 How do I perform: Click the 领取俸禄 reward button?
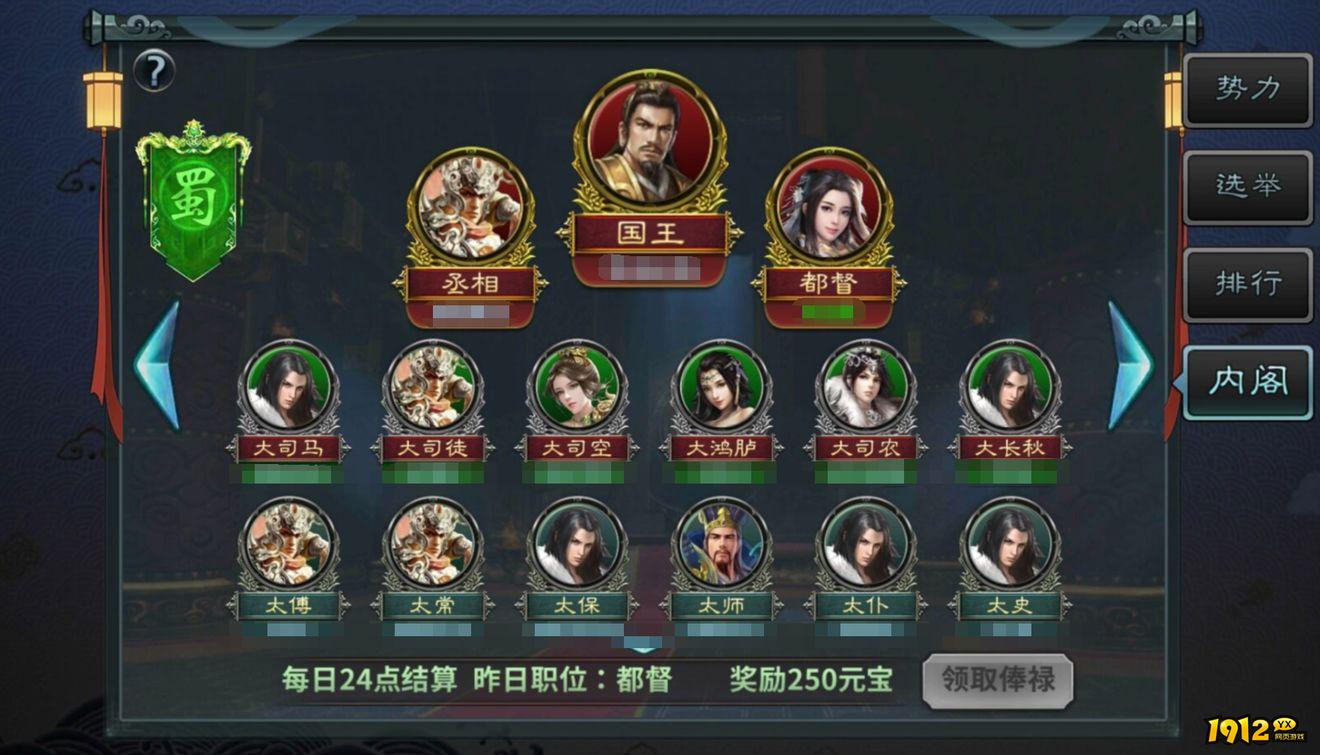click(x=999, y=679)
